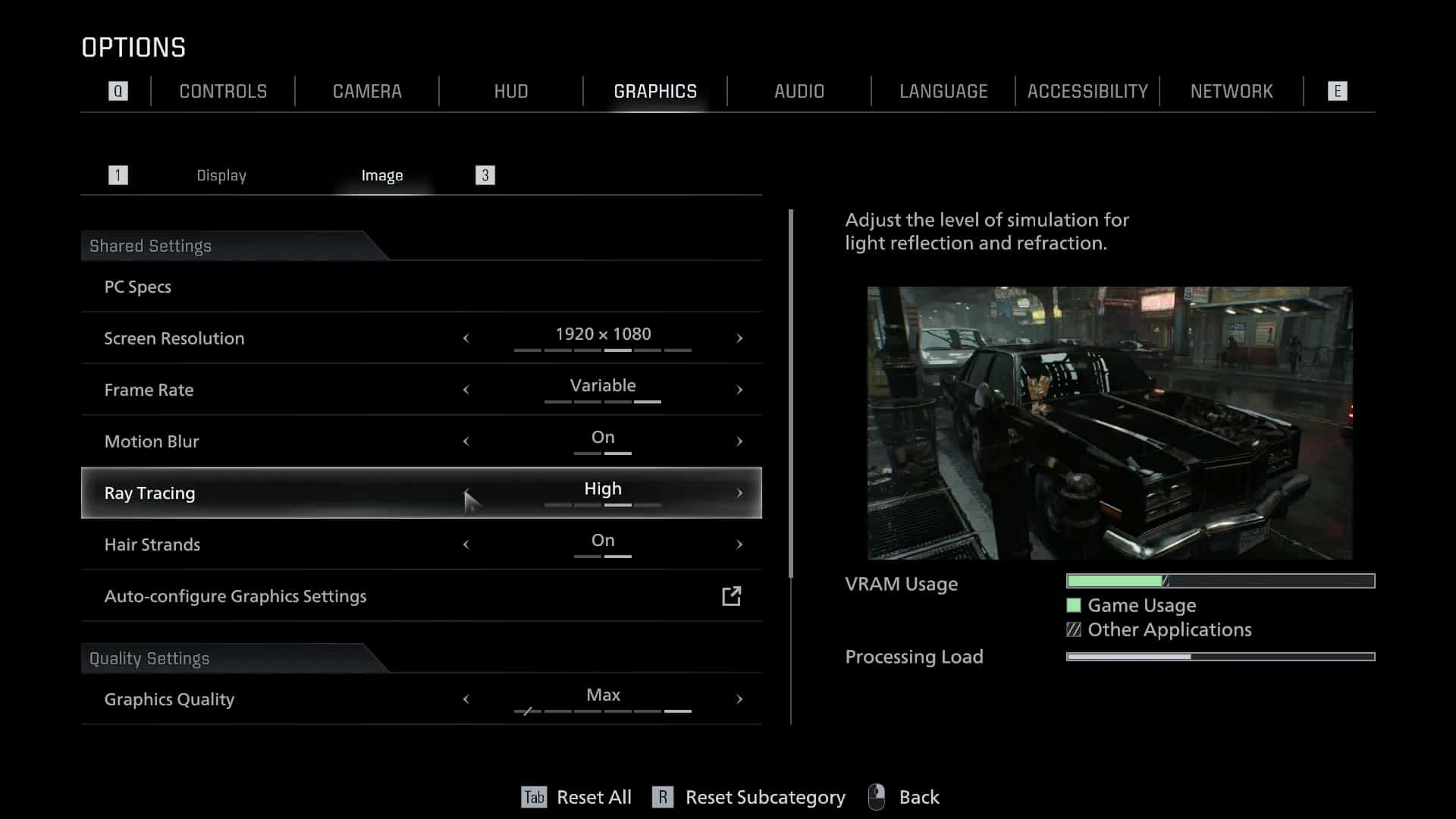Switch to the Controls tab

[223, 92]
